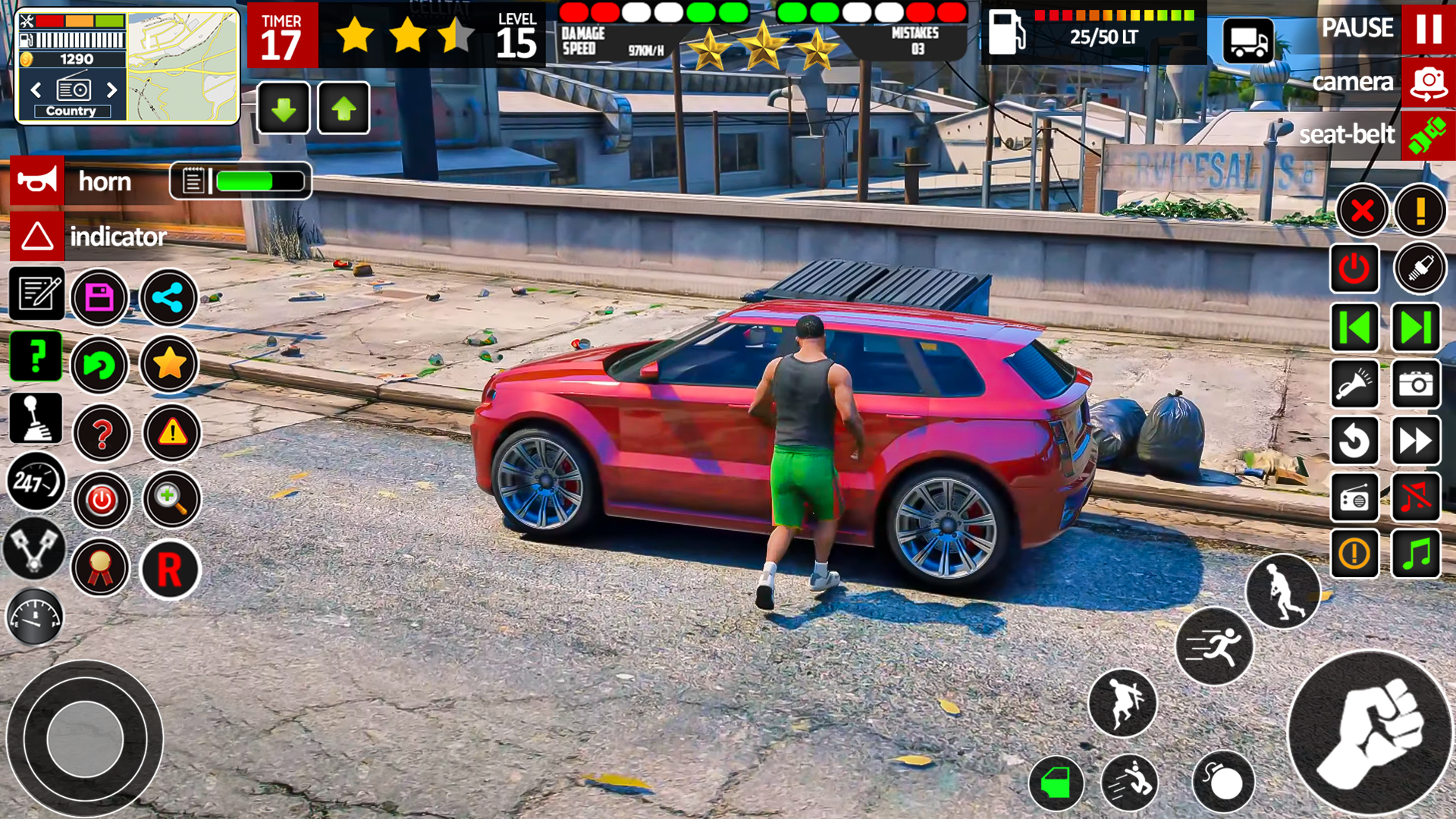The height and width of the screenshot is (819, 1456).
Task: Collapse the map with the left chevron
Action: click(36, 89)
